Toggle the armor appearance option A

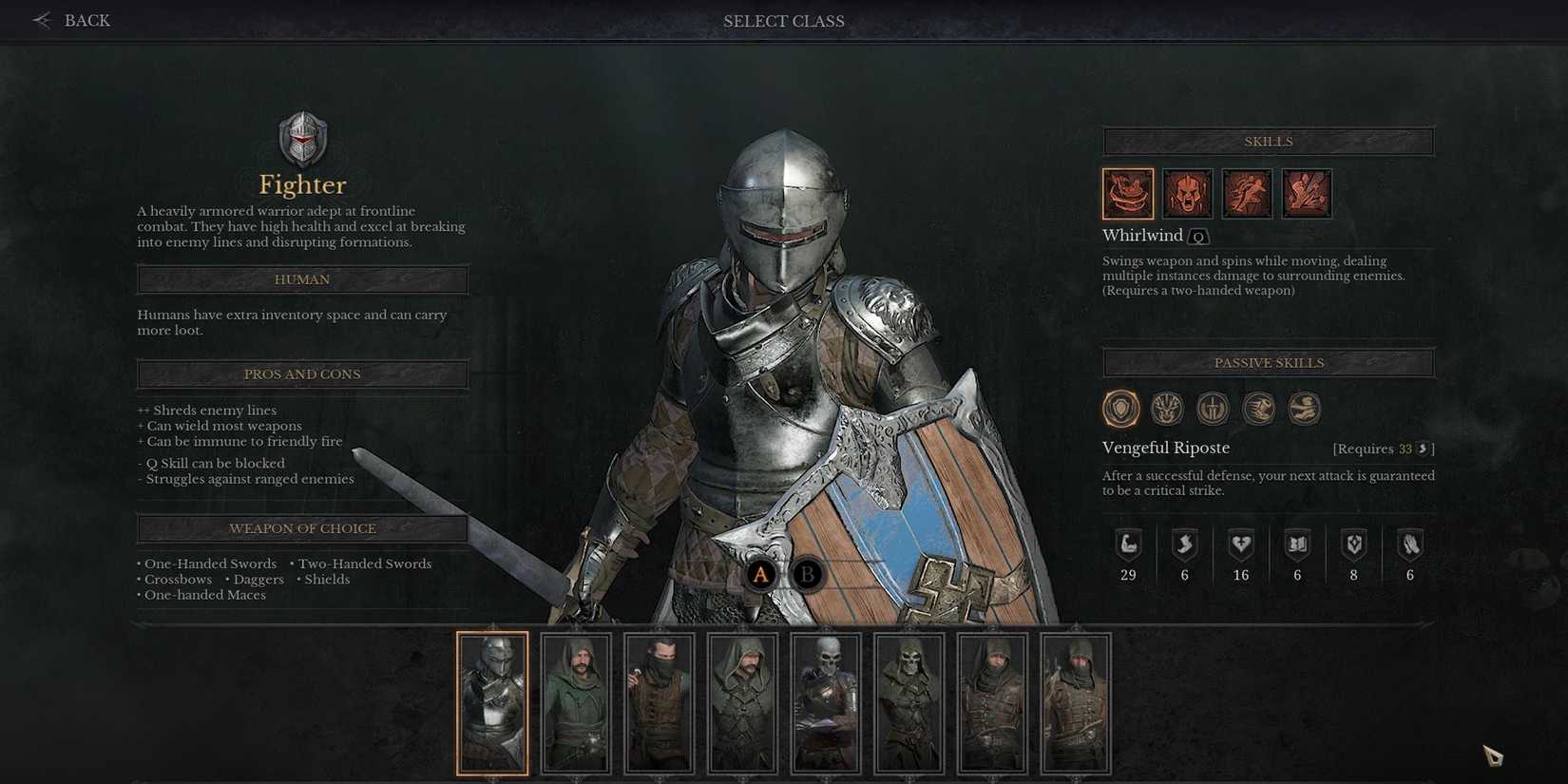click(759, 574)
